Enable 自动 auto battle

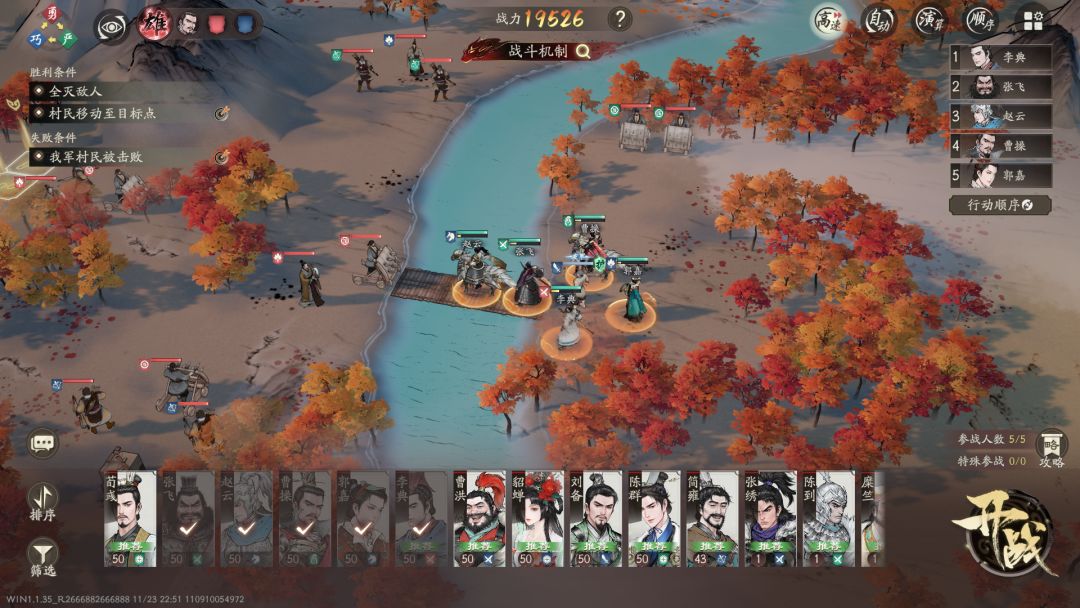(878, 19)
